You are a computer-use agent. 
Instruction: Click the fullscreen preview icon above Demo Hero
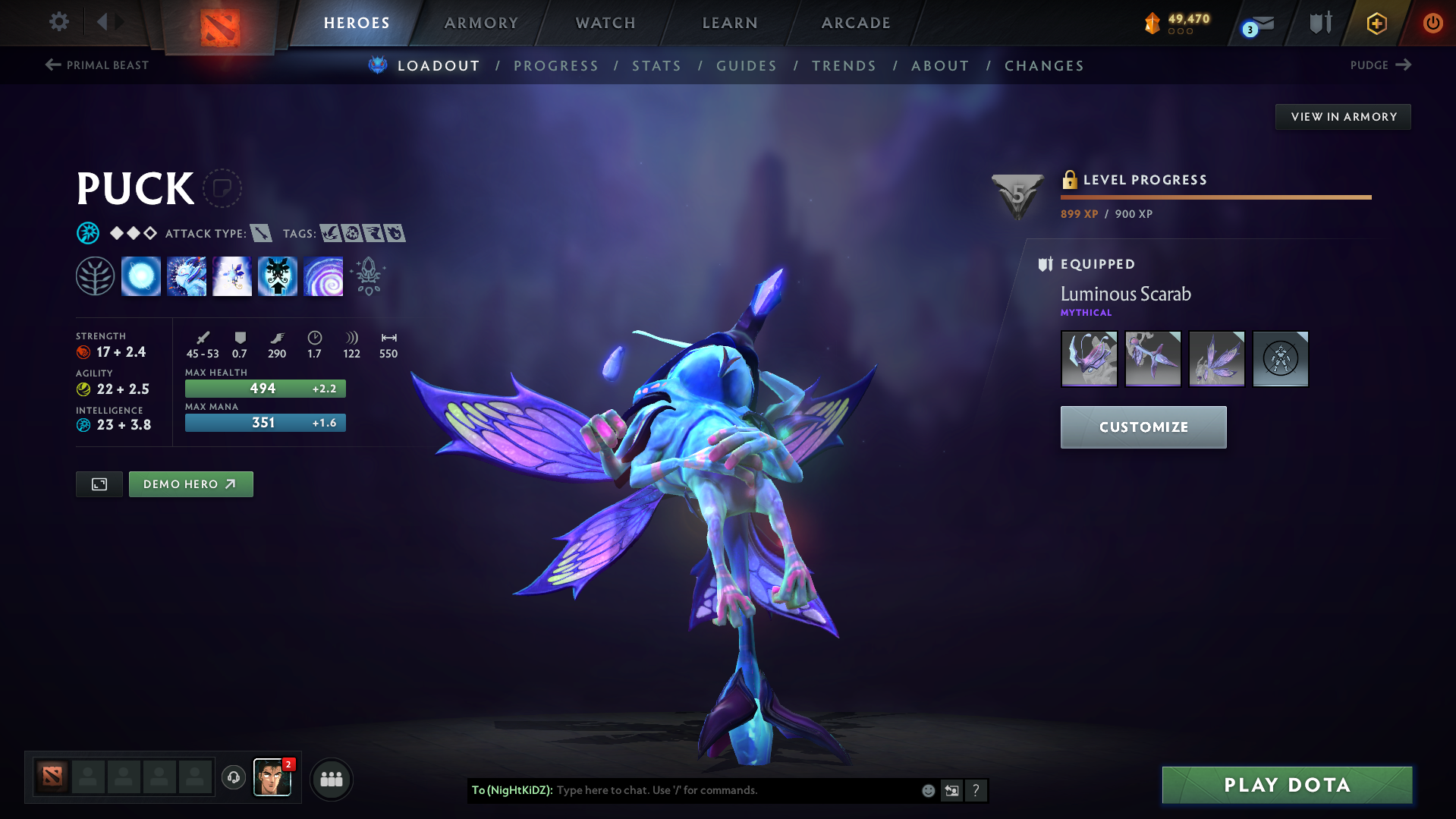point(99,484)
